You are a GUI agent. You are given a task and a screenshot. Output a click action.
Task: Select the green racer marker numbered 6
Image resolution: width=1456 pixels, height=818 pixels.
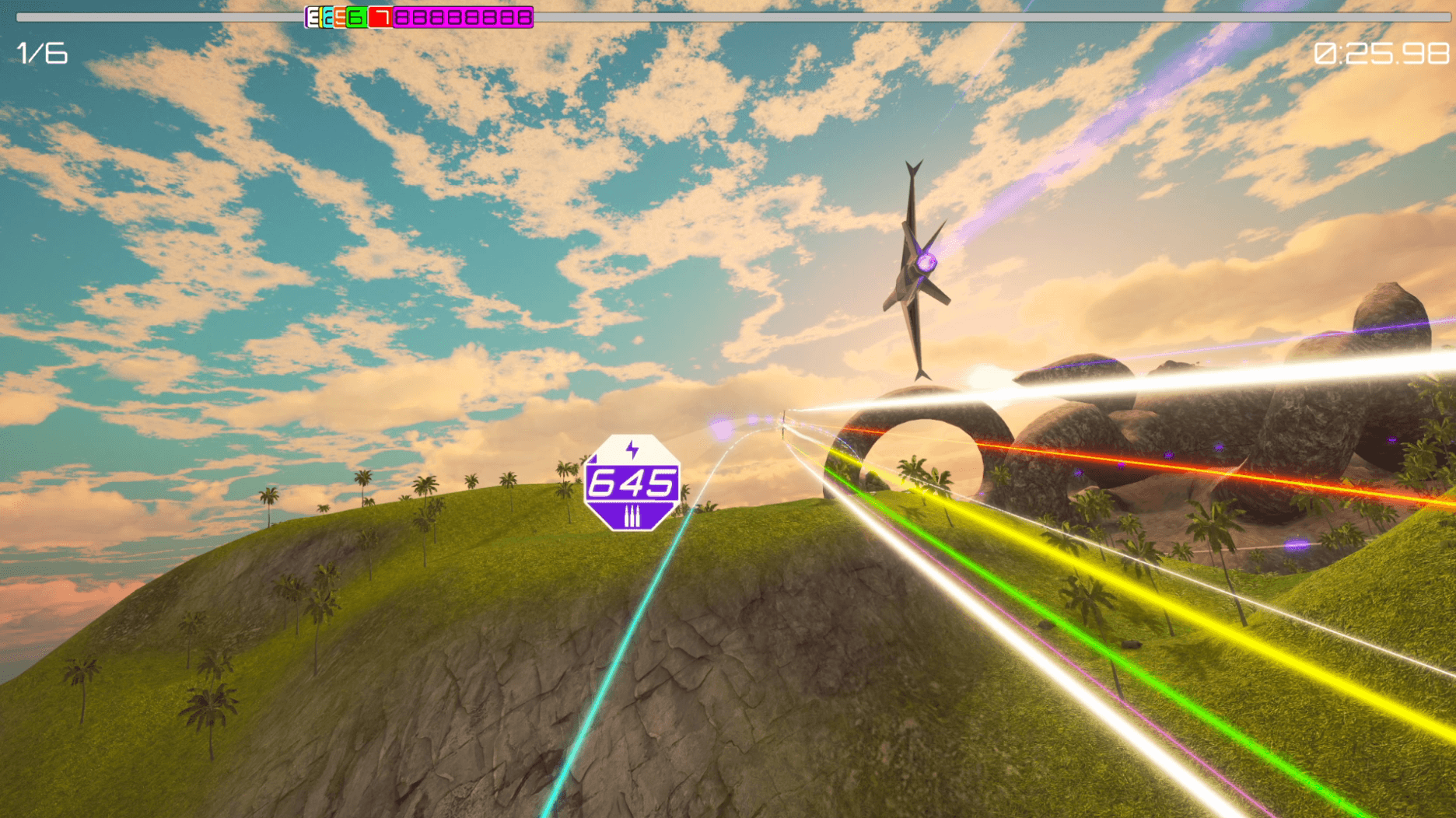[x=357, y=17]
